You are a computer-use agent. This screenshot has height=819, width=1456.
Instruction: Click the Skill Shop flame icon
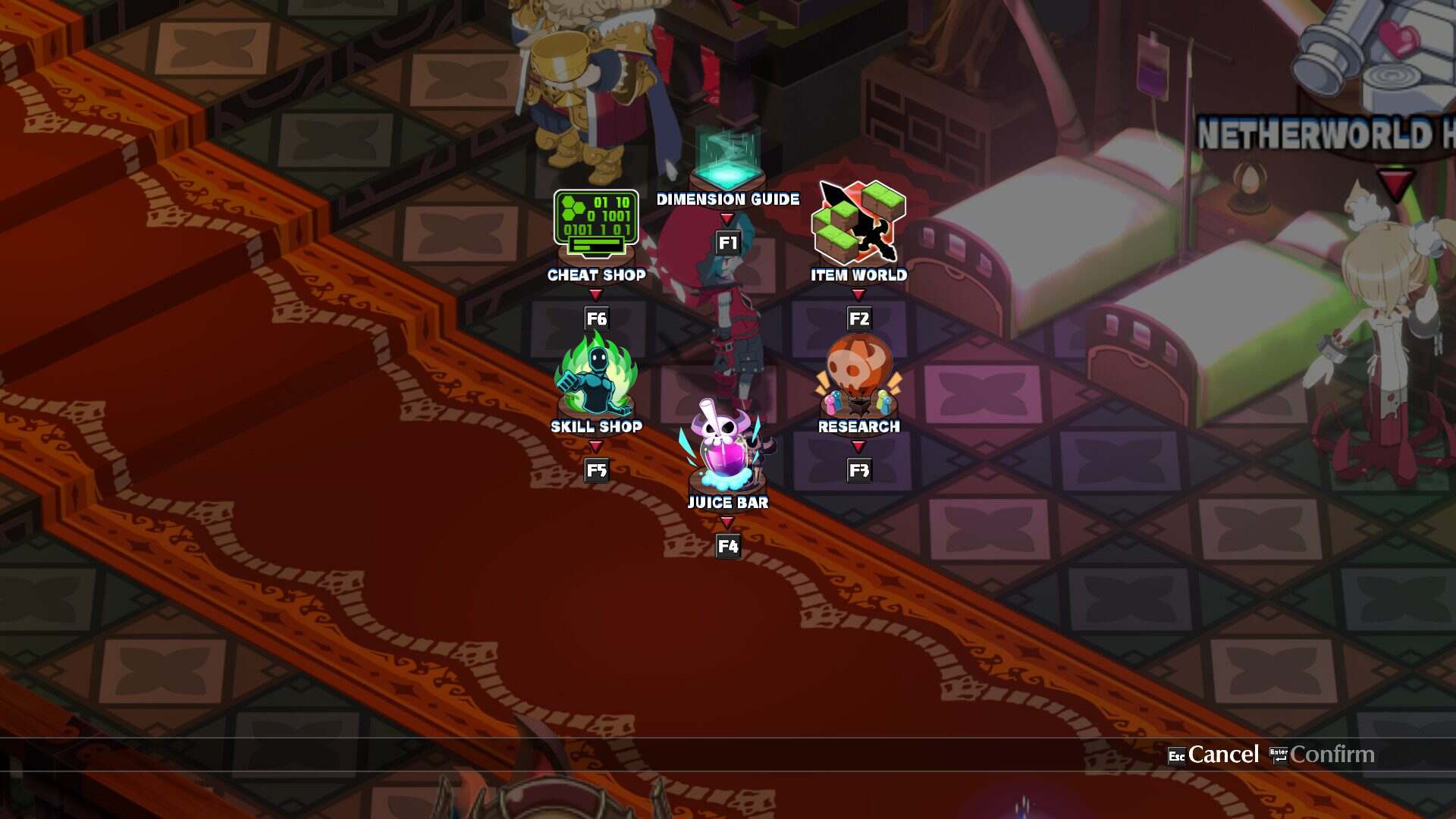click(x=596, y=377)
